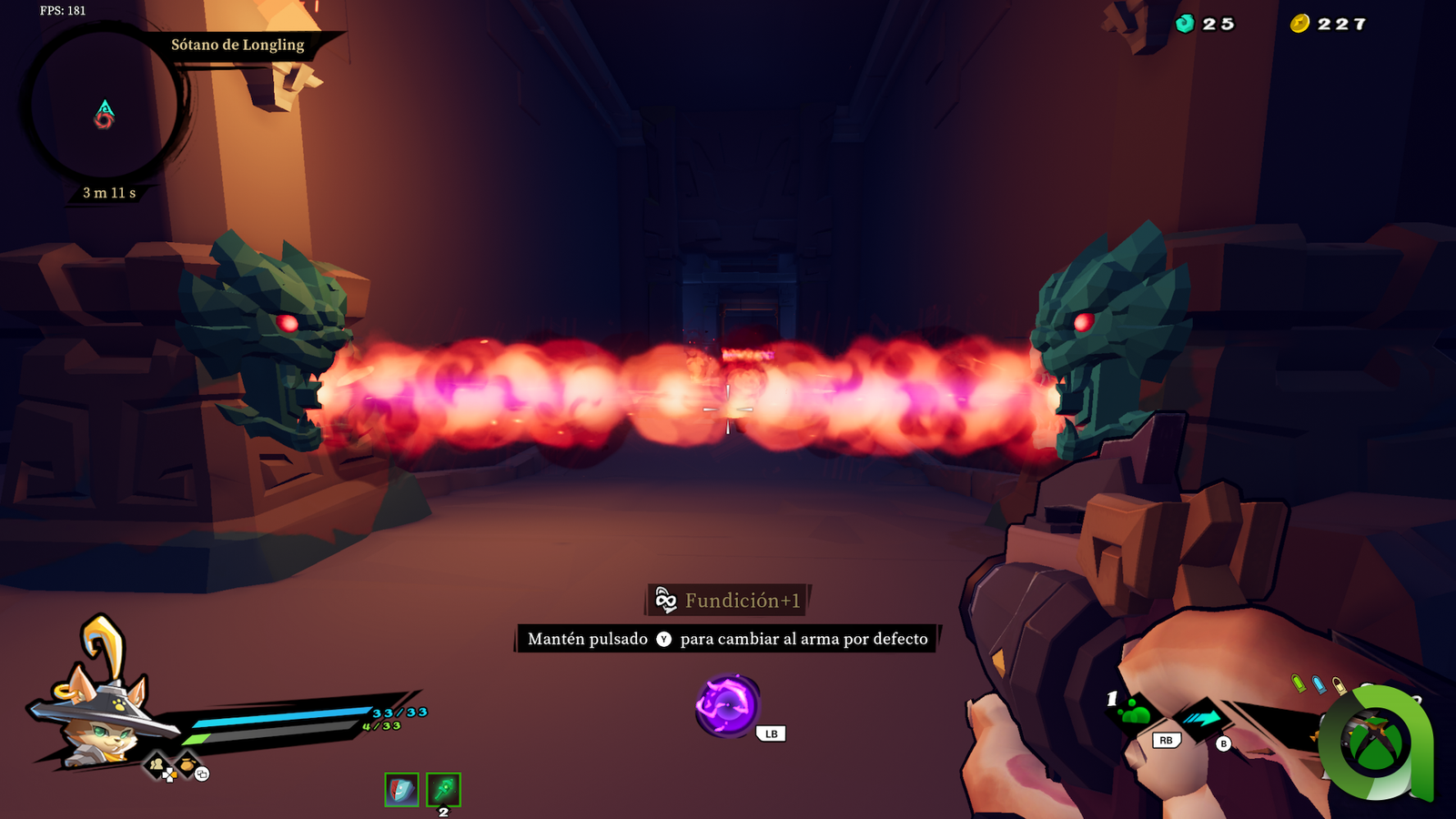Open the Xbox overlay logo
Image resolution: width=1456 pixels, height=819 pixels.
(x=1375, y=743)
